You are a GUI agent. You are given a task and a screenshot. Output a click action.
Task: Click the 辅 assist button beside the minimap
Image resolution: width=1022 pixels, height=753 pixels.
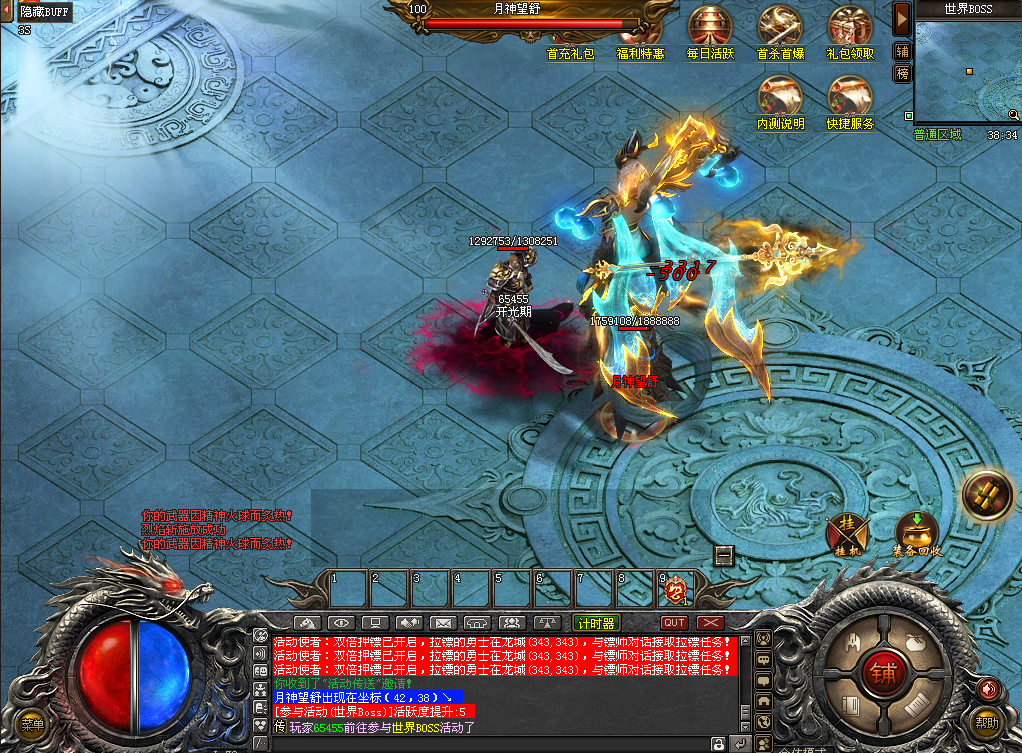902,52
